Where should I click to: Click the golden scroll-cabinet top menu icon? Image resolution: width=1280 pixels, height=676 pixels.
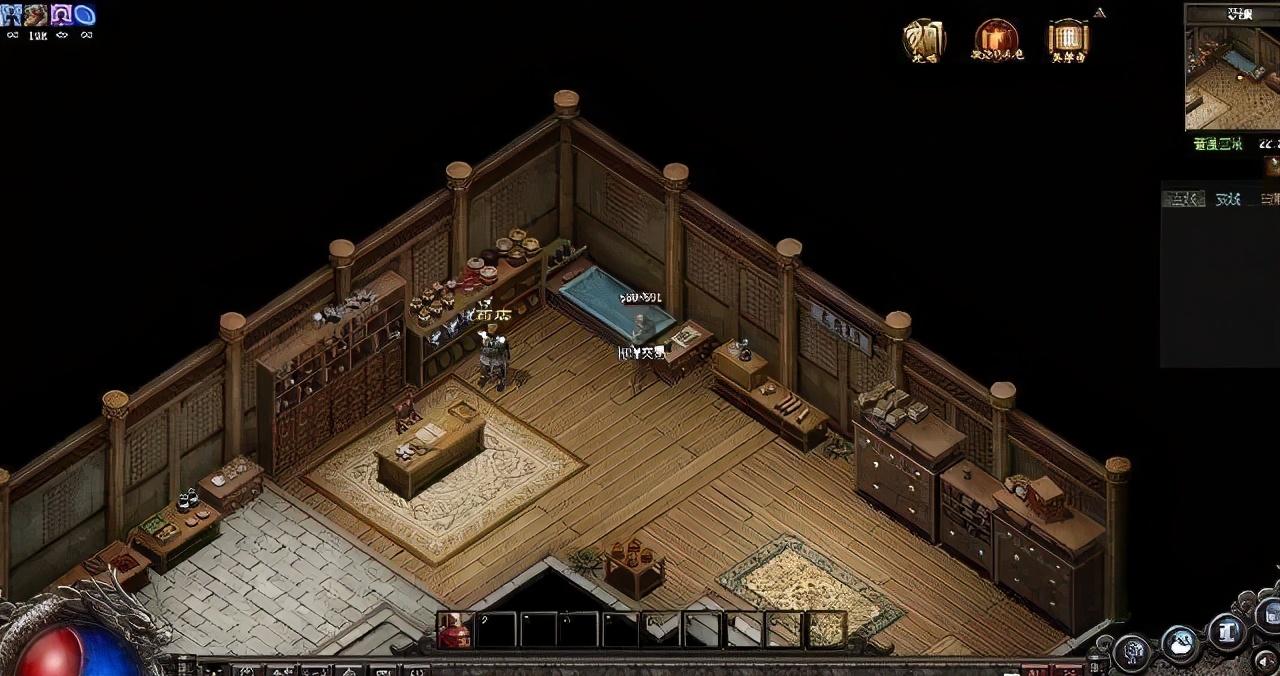[1067, 39]
